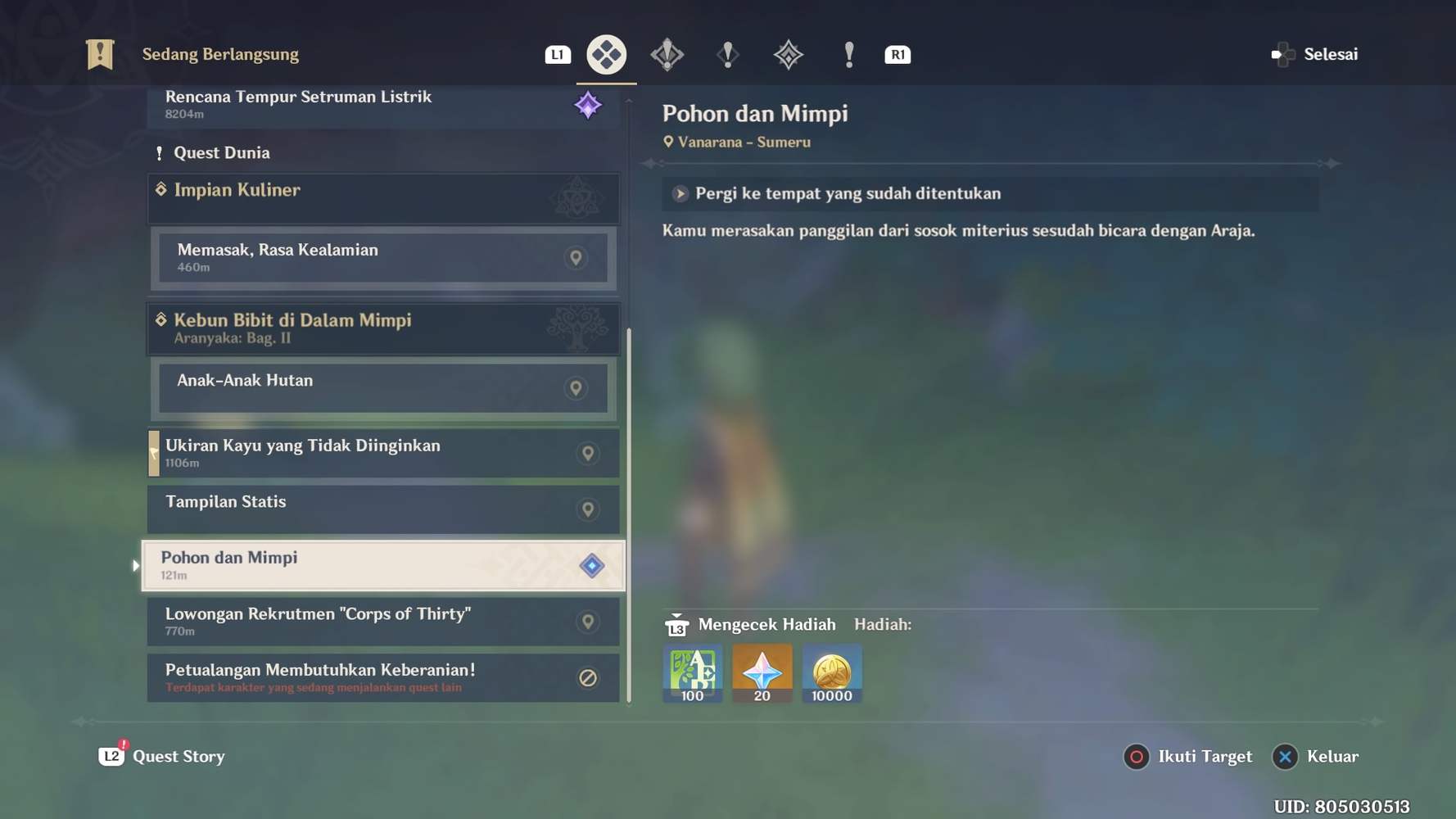
Task: Click the location pin on Memasak, Rasa Kealamian
Action: click(x=576, y=257)
